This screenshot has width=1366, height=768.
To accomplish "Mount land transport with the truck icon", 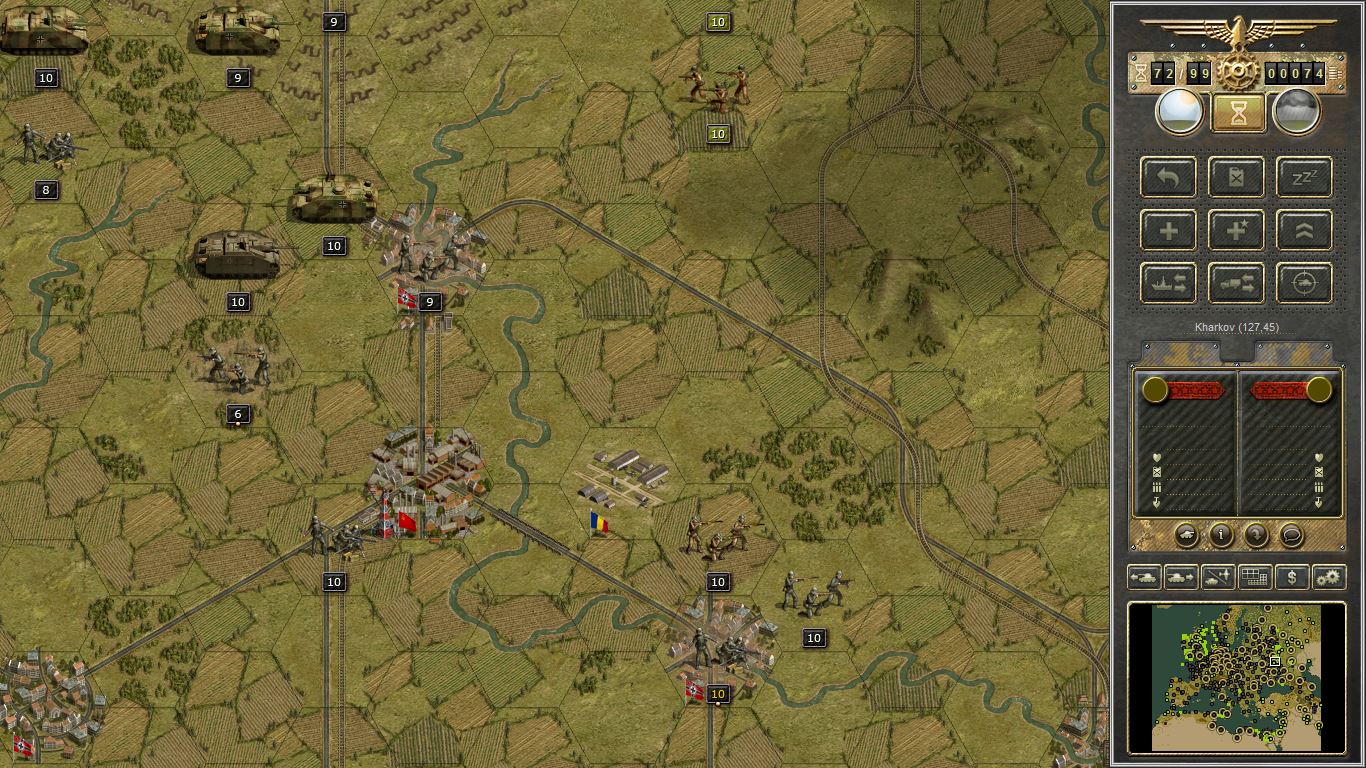I will 1236,282.
